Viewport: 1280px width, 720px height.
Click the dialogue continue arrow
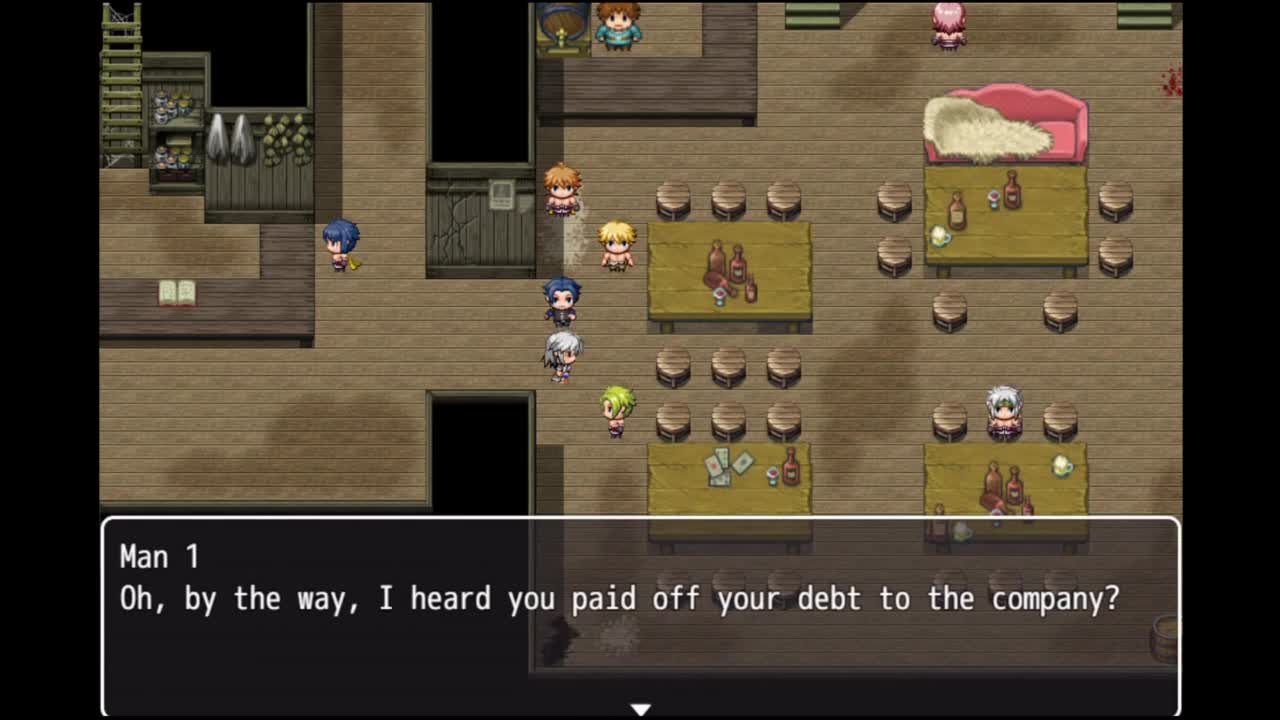(x=640, y=708)
